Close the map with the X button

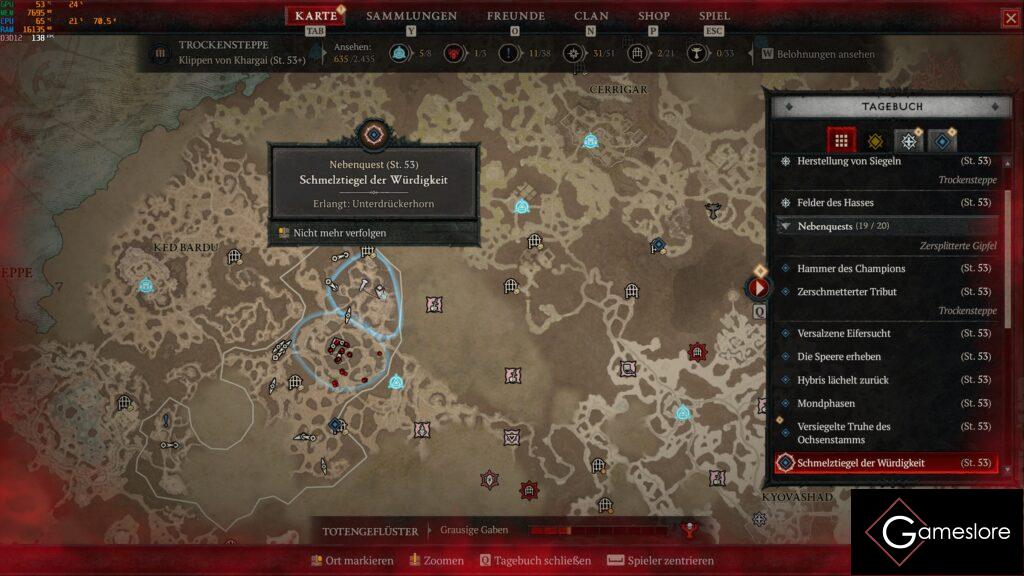1009,19
